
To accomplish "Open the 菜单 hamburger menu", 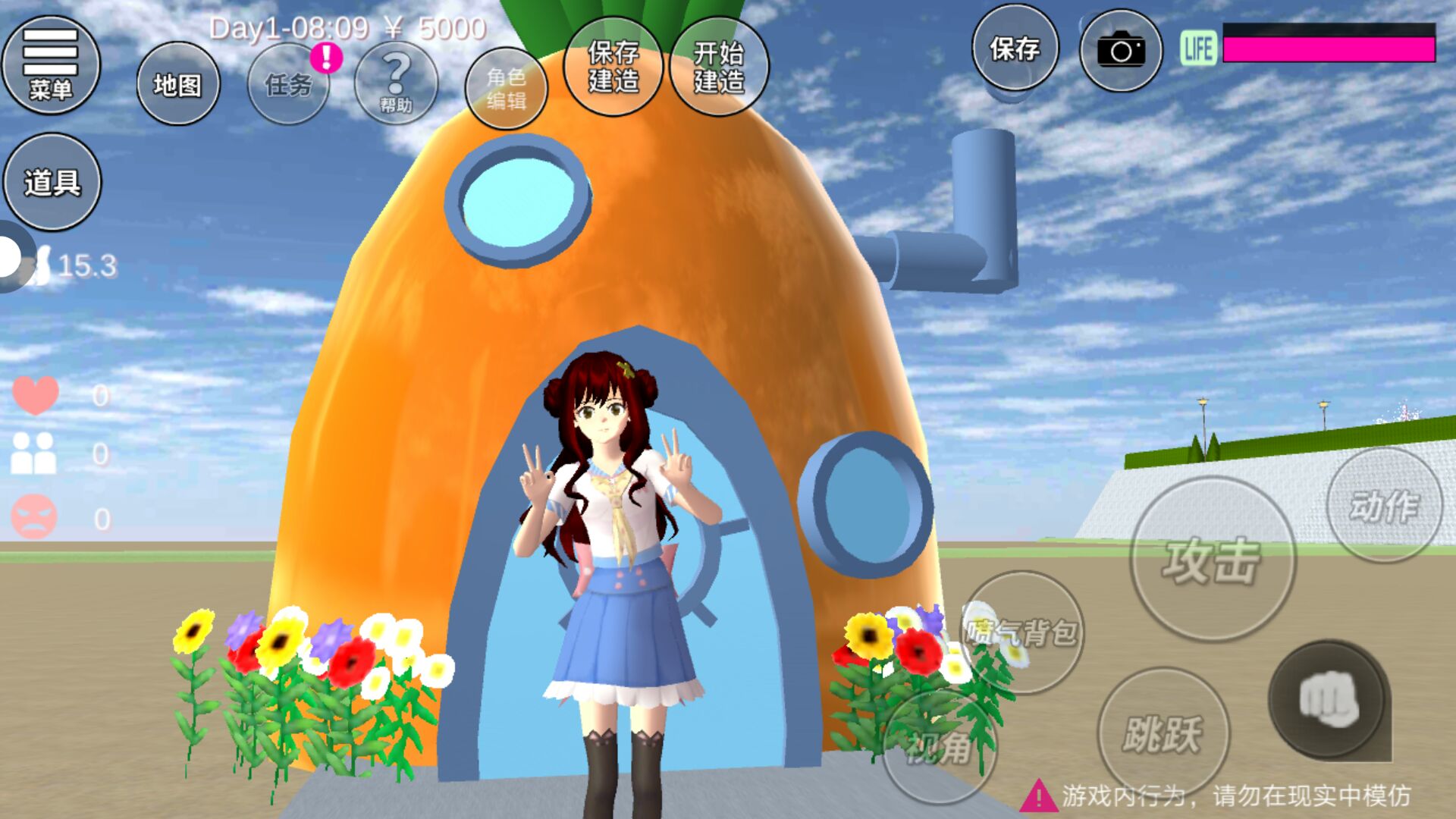I will point(51,65).
